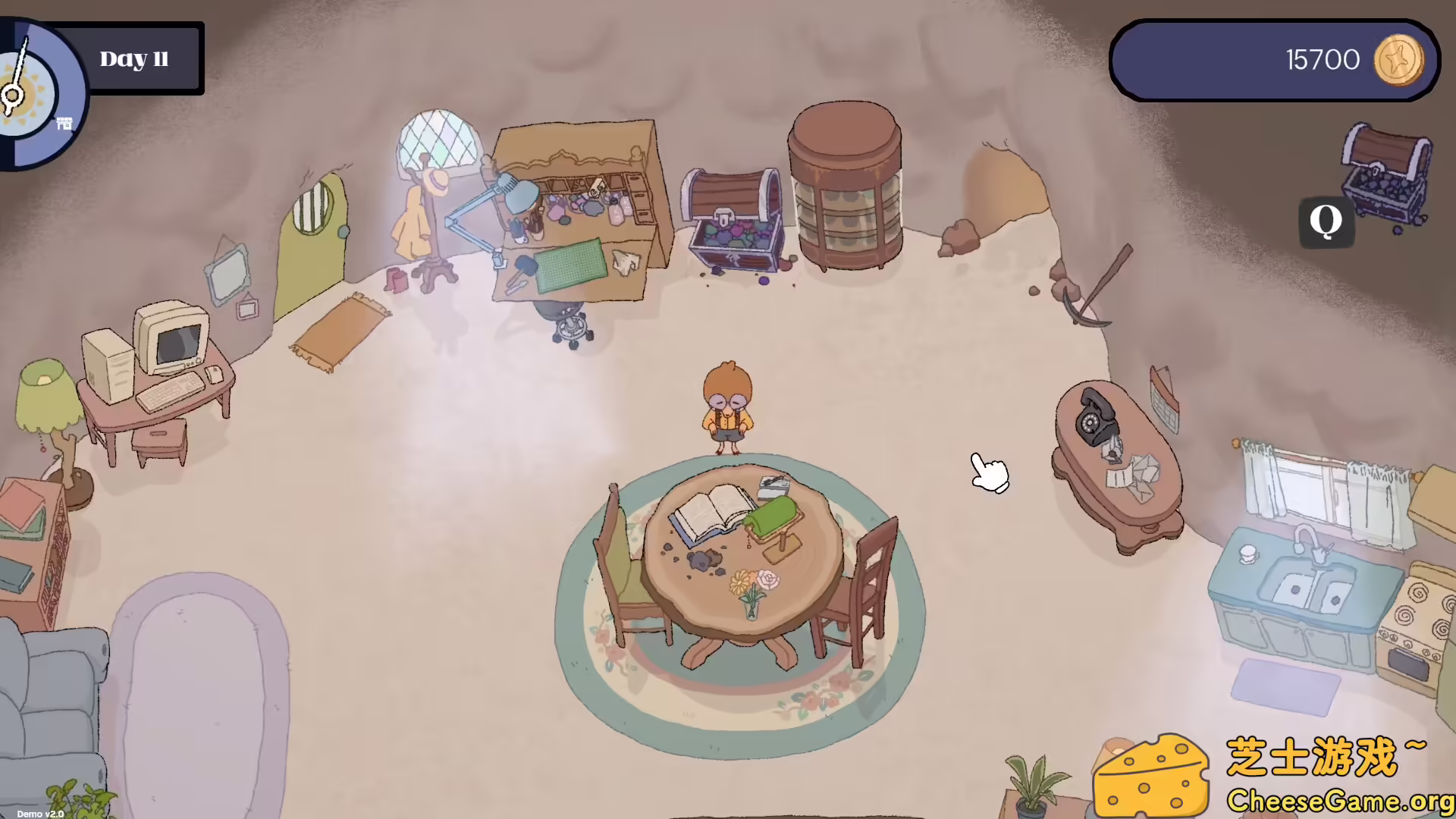
Task: Click the 15700 coin balance display
Action: (1323, 58)
